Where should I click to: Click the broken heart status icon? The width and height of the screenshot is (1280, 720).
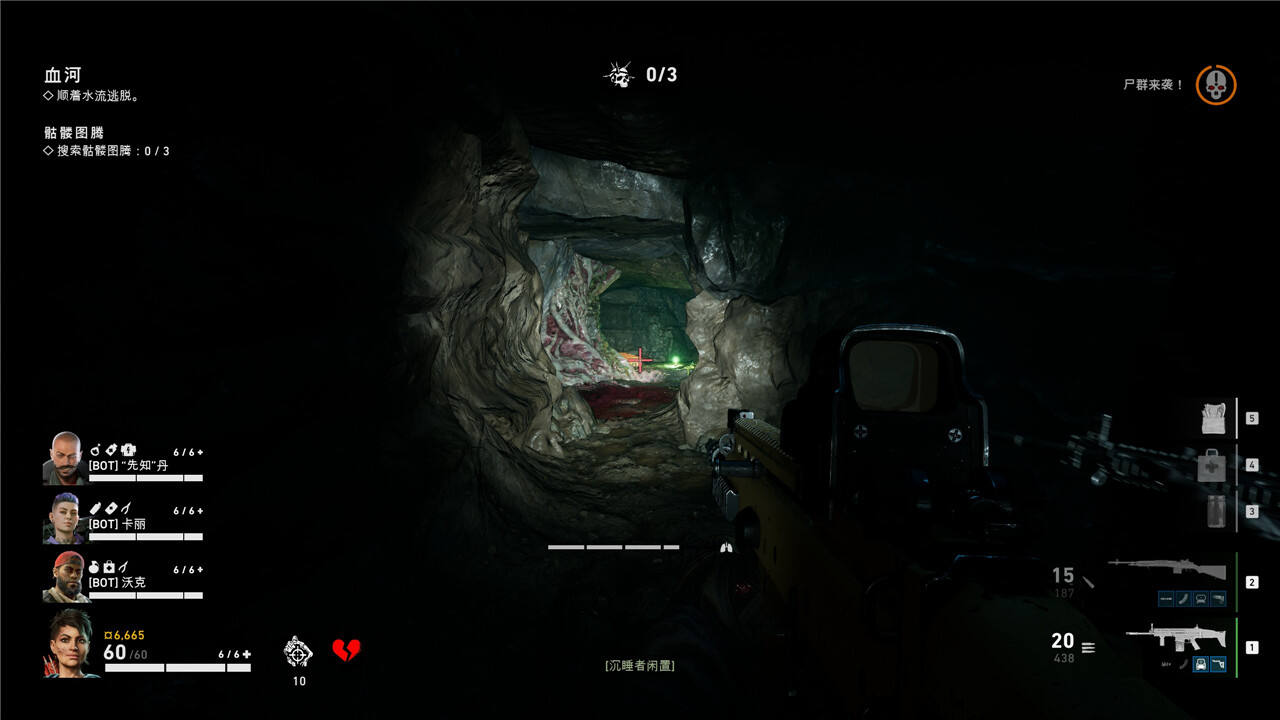346,651
